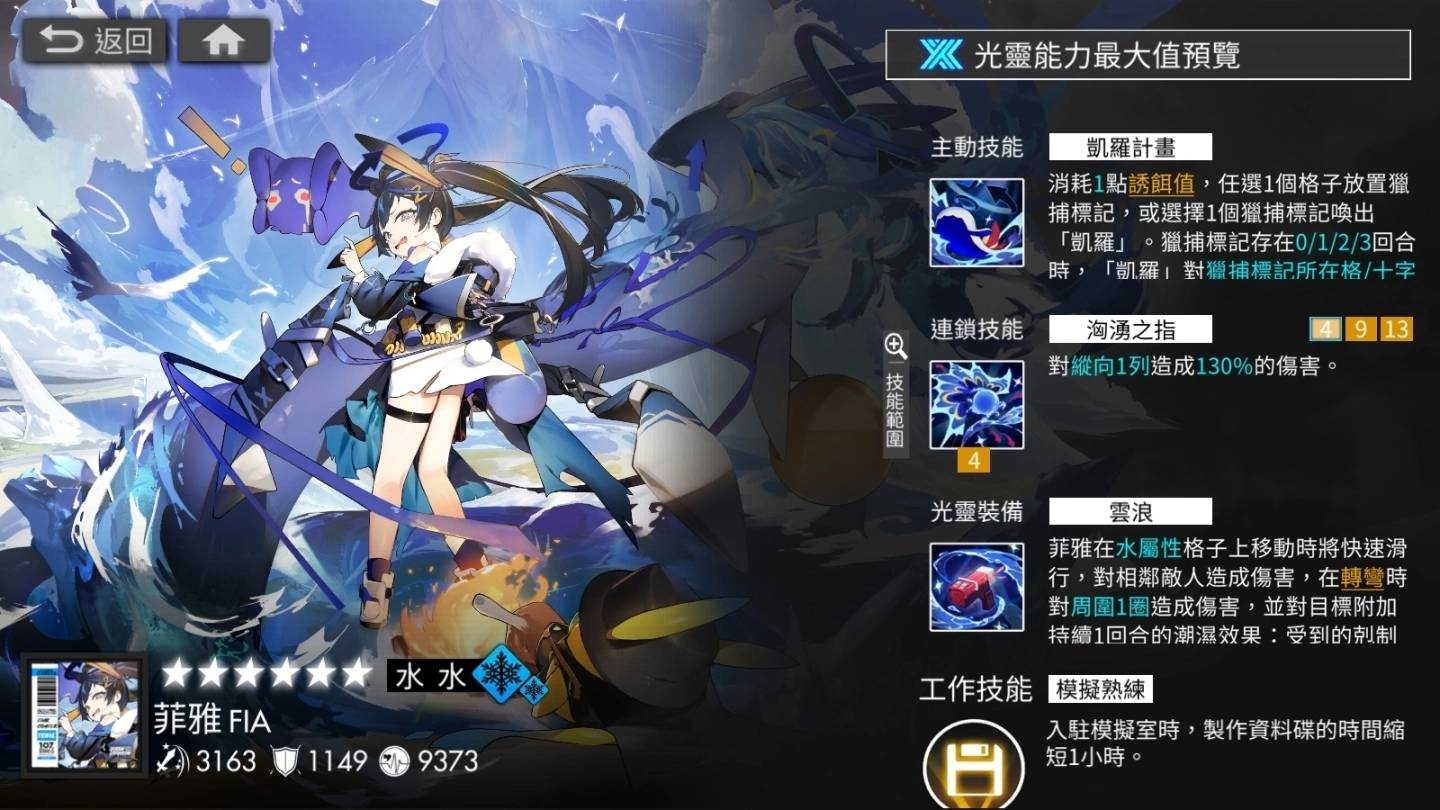Open the 凱羅計畫 active skill icon
The width and height of the screenshot is (1440, 810).
click(978, 222)
